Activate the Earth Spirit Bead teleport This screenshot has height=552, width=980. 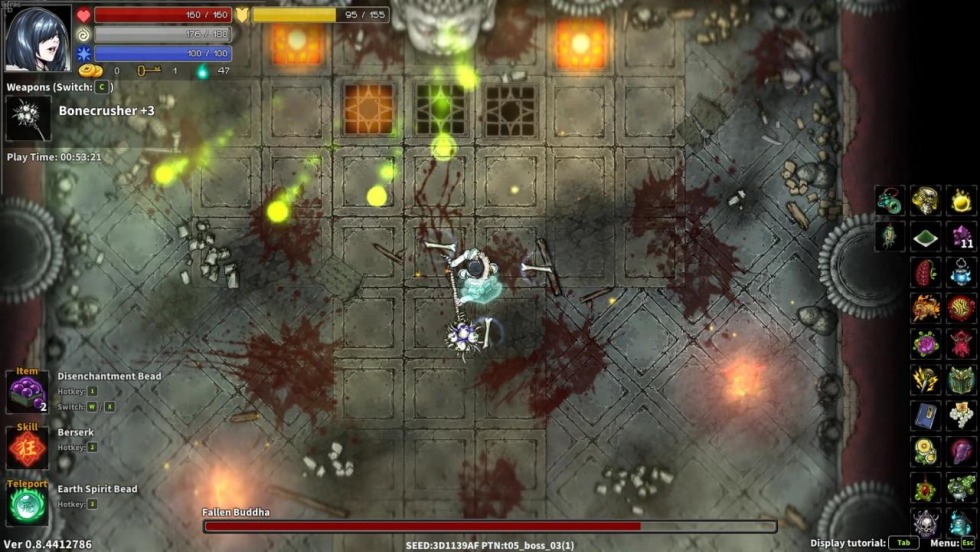pyautogui.click(x=27, y=503)
